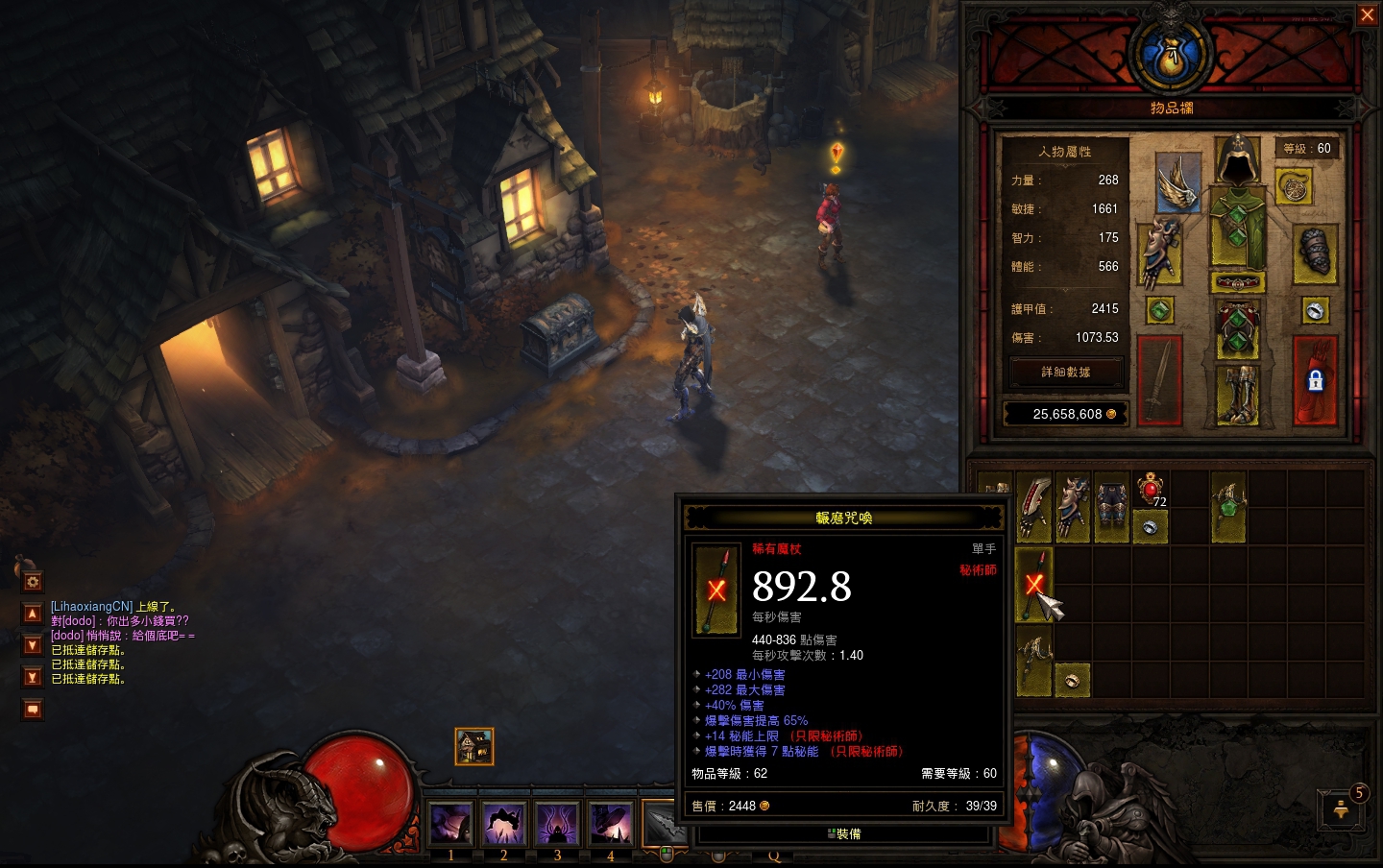Open the chat speech-bubble button
Image resolution: width=1383 pixels, height=868 pixels.
(x=33, y=710)
